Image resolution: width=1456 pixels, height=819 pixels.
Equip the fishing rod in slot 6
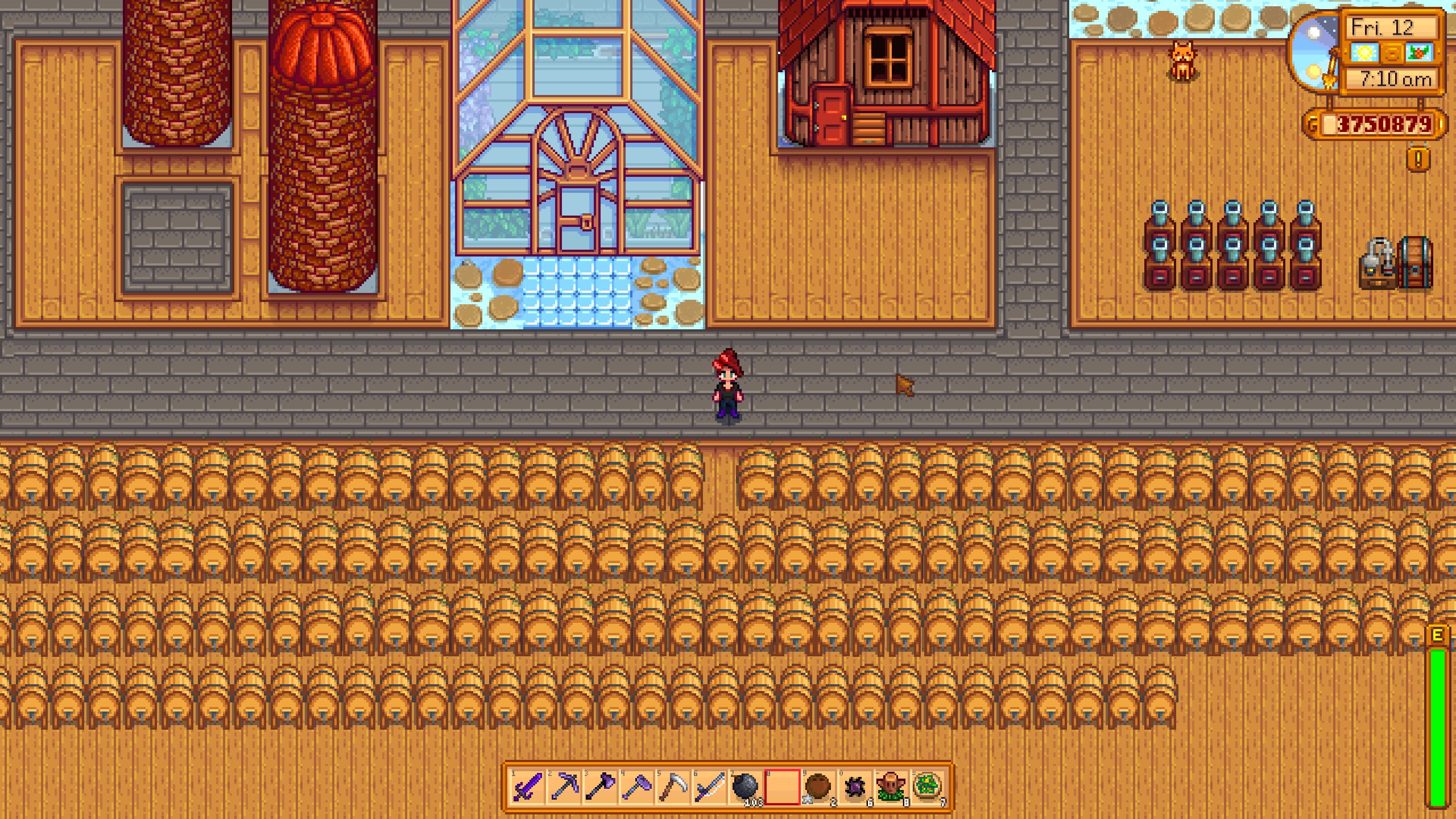point(711,787)
